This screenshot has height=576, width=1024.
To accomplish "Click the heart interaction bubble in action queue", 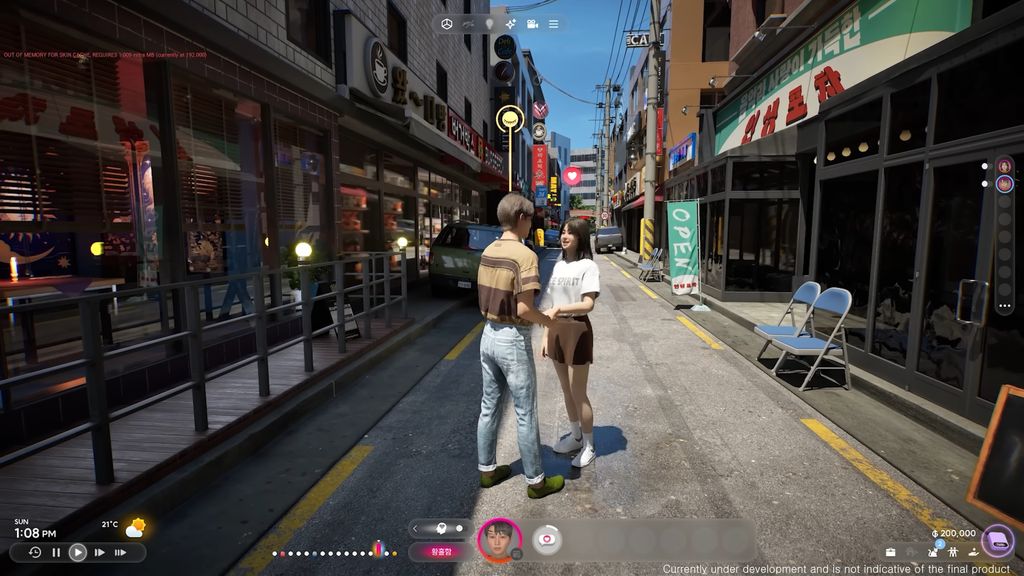I will pyautogui.click(x=546, y=539).
